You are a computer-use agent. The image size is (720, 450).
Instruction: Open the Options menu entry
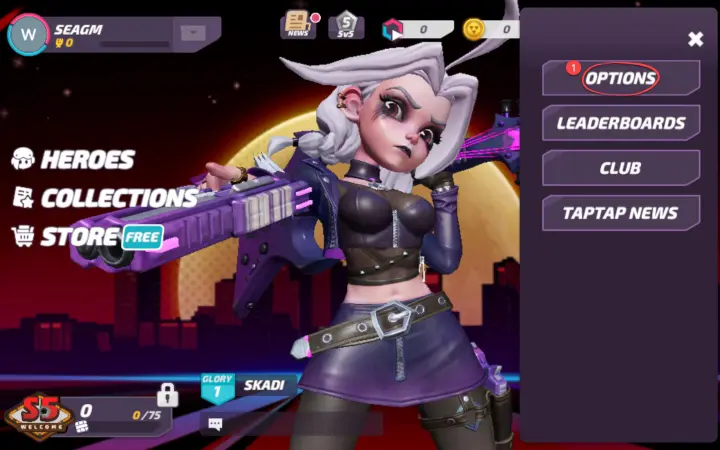[x=620, y=78]
